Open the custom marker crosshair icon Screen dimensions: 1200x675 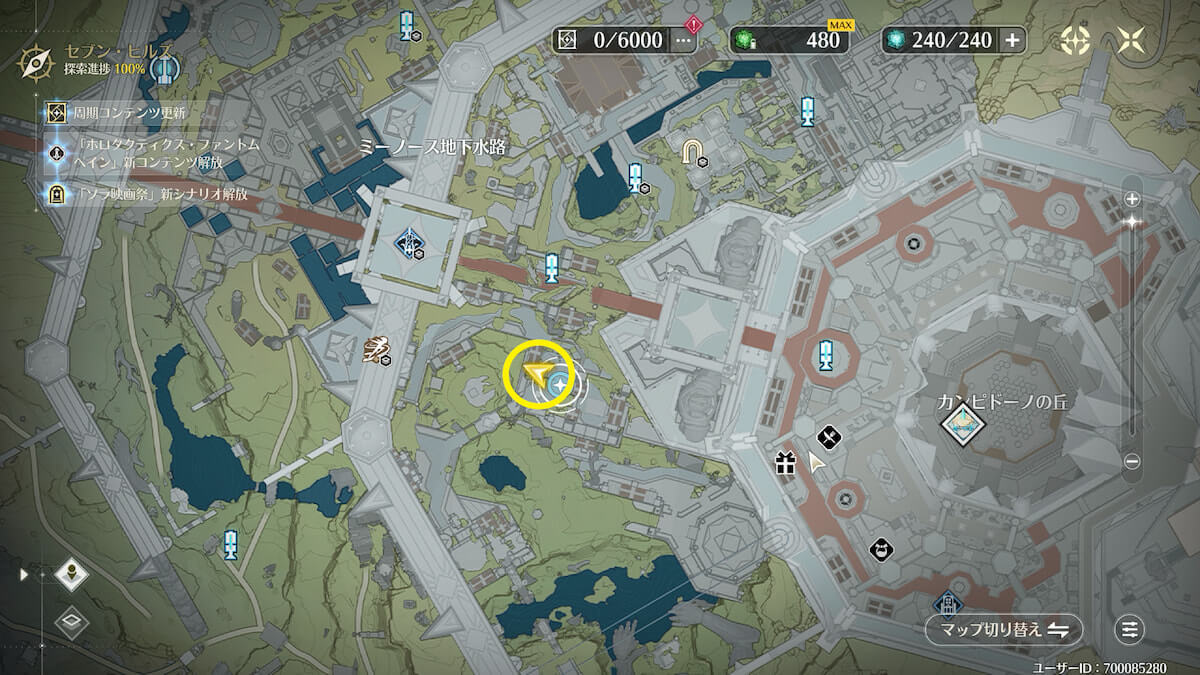[1076, 40]
